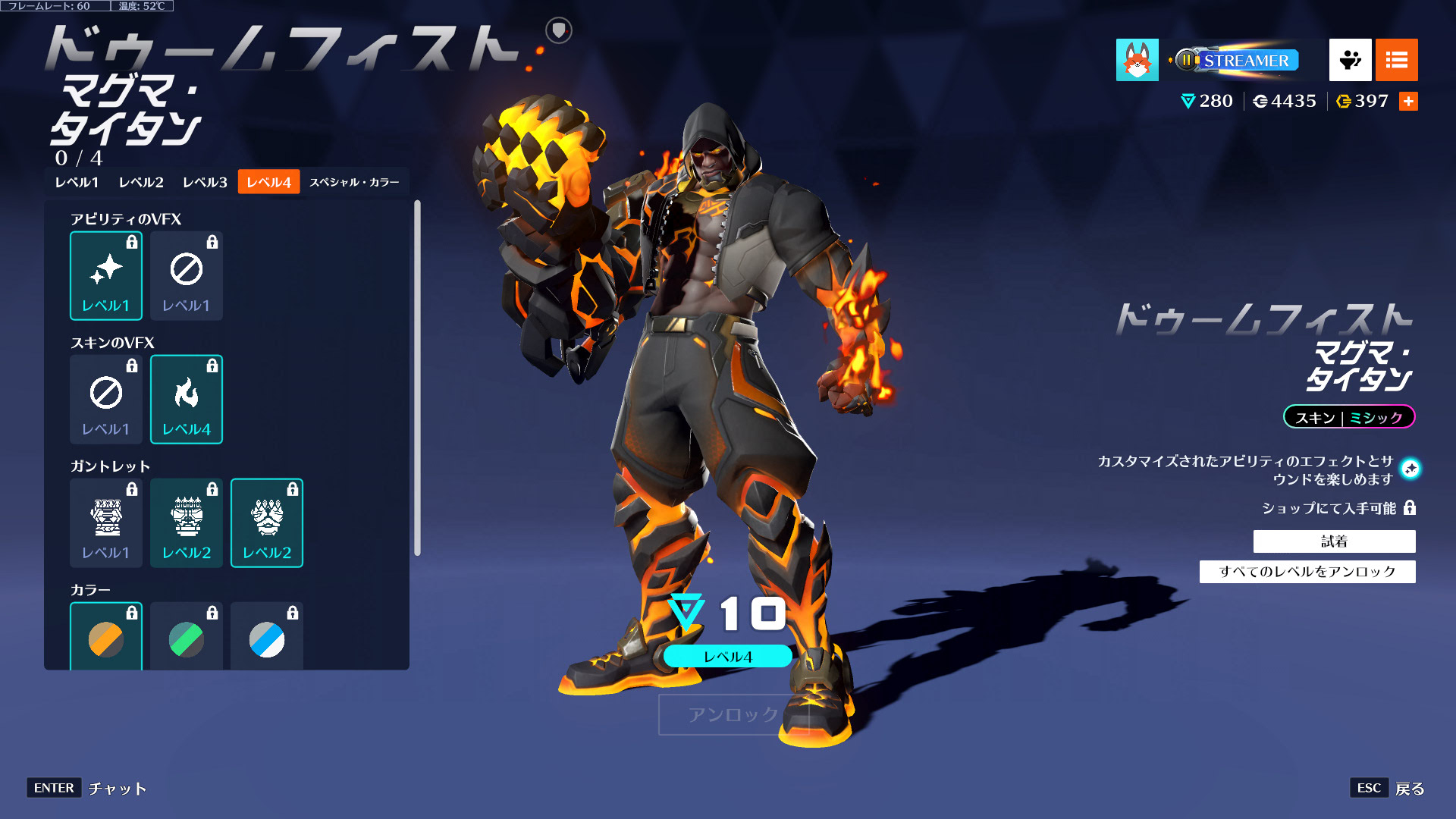
Task: Select the third gauntlet style tile
Action: tap(266, 523)
